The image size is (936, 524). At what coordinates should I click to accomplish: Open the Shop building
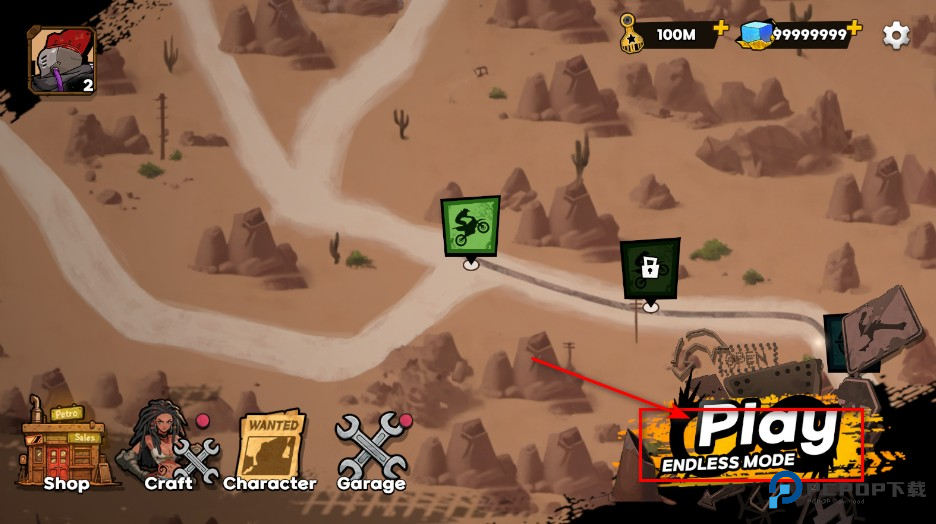click(66, 449)
